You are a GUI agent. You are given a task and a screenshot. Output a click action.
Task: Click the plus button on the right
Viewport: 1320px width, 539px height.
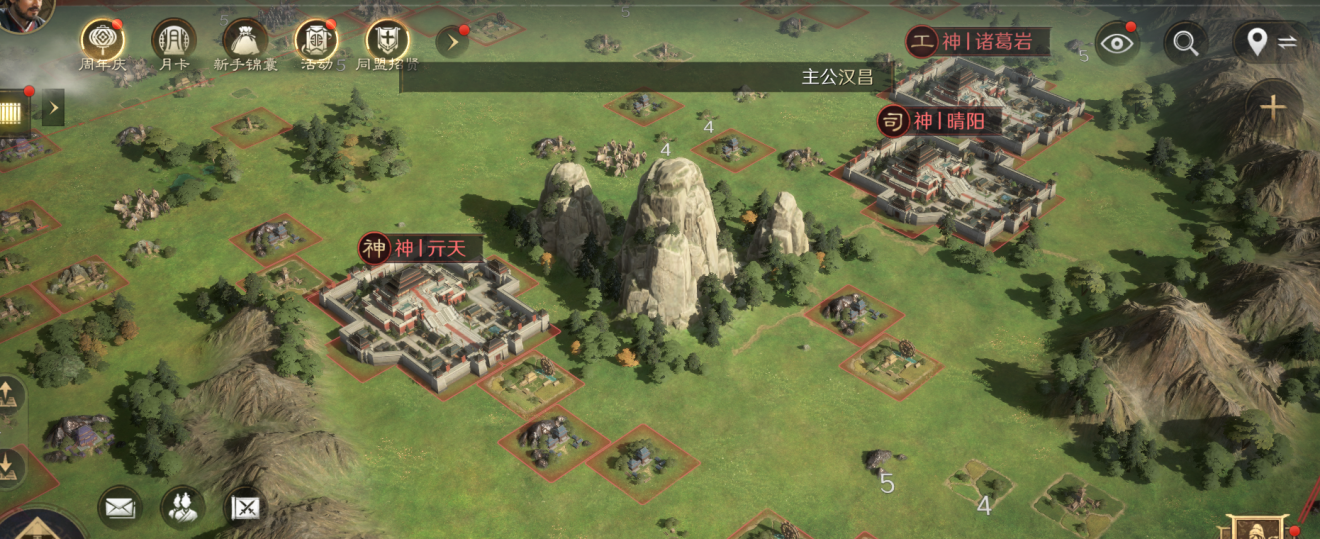tap(1272, 107)
